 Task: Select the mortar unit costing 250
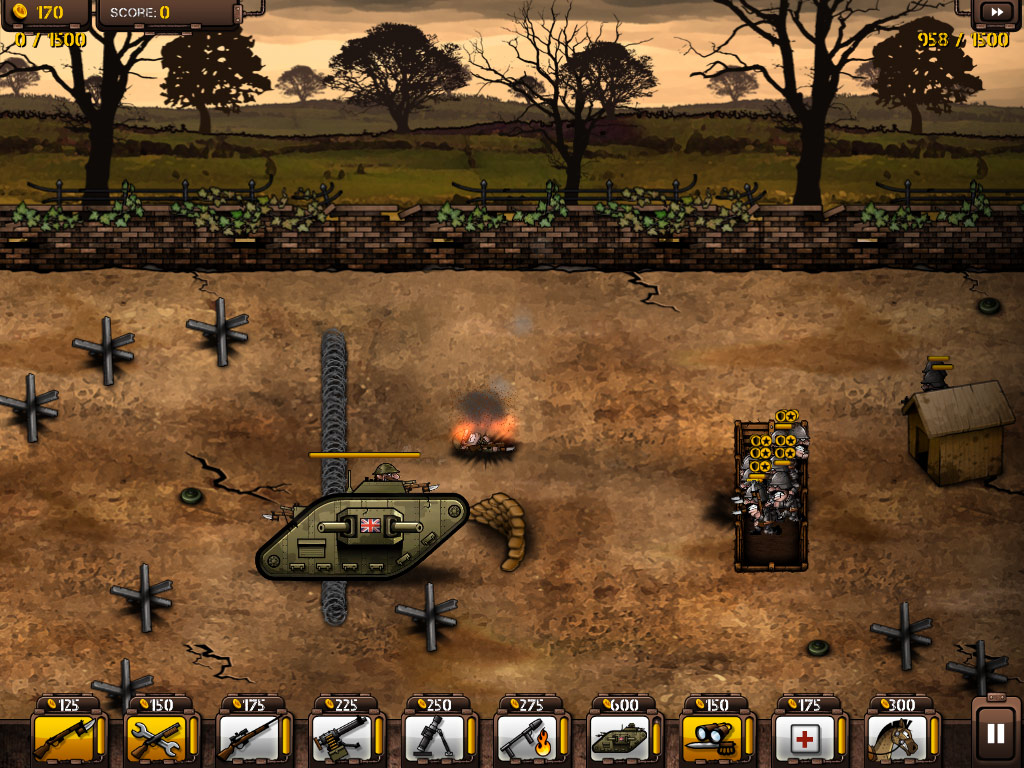tap(433, 736)
